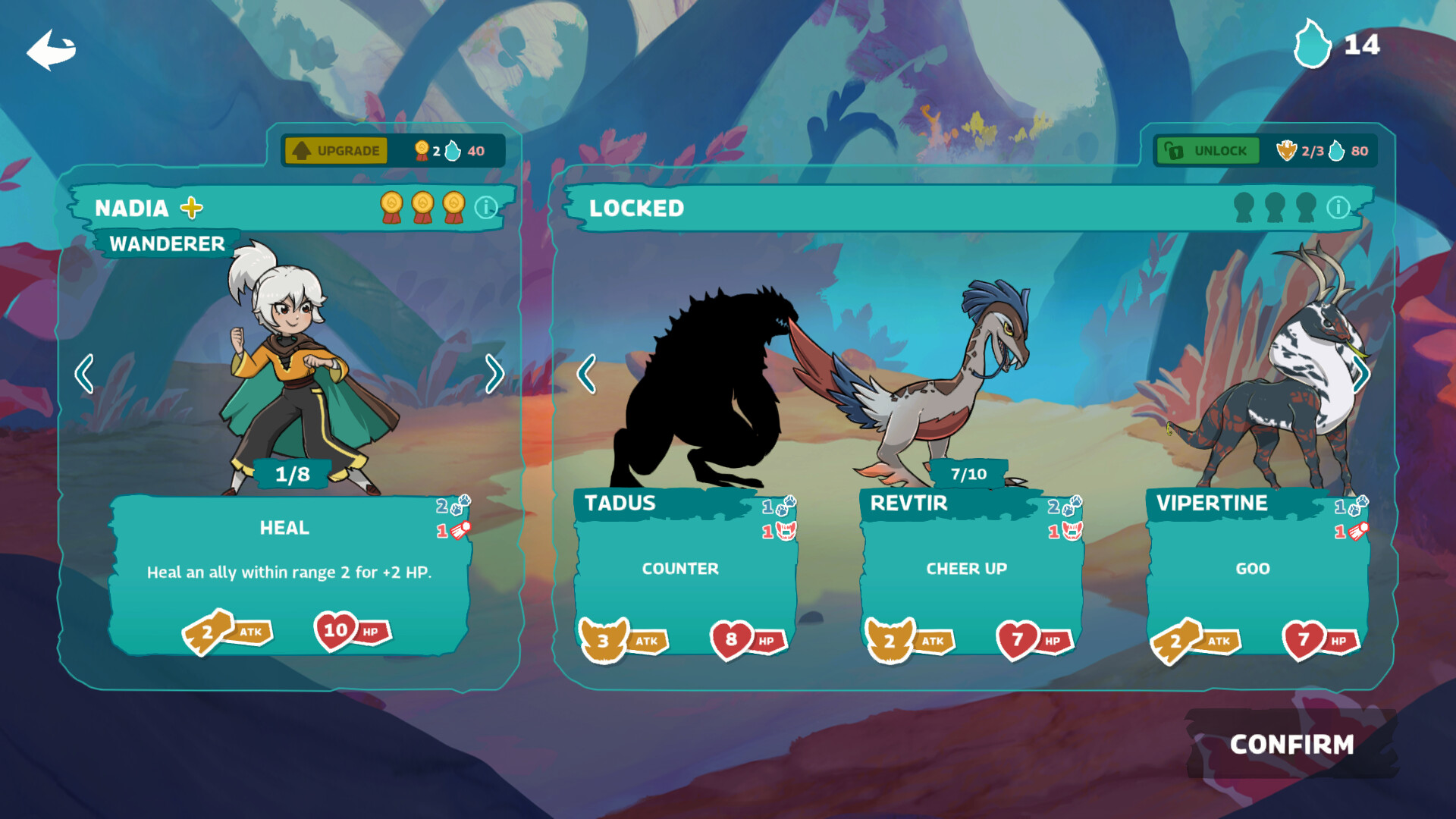
Task: Show Nadia's info panel
Action: 486,207
